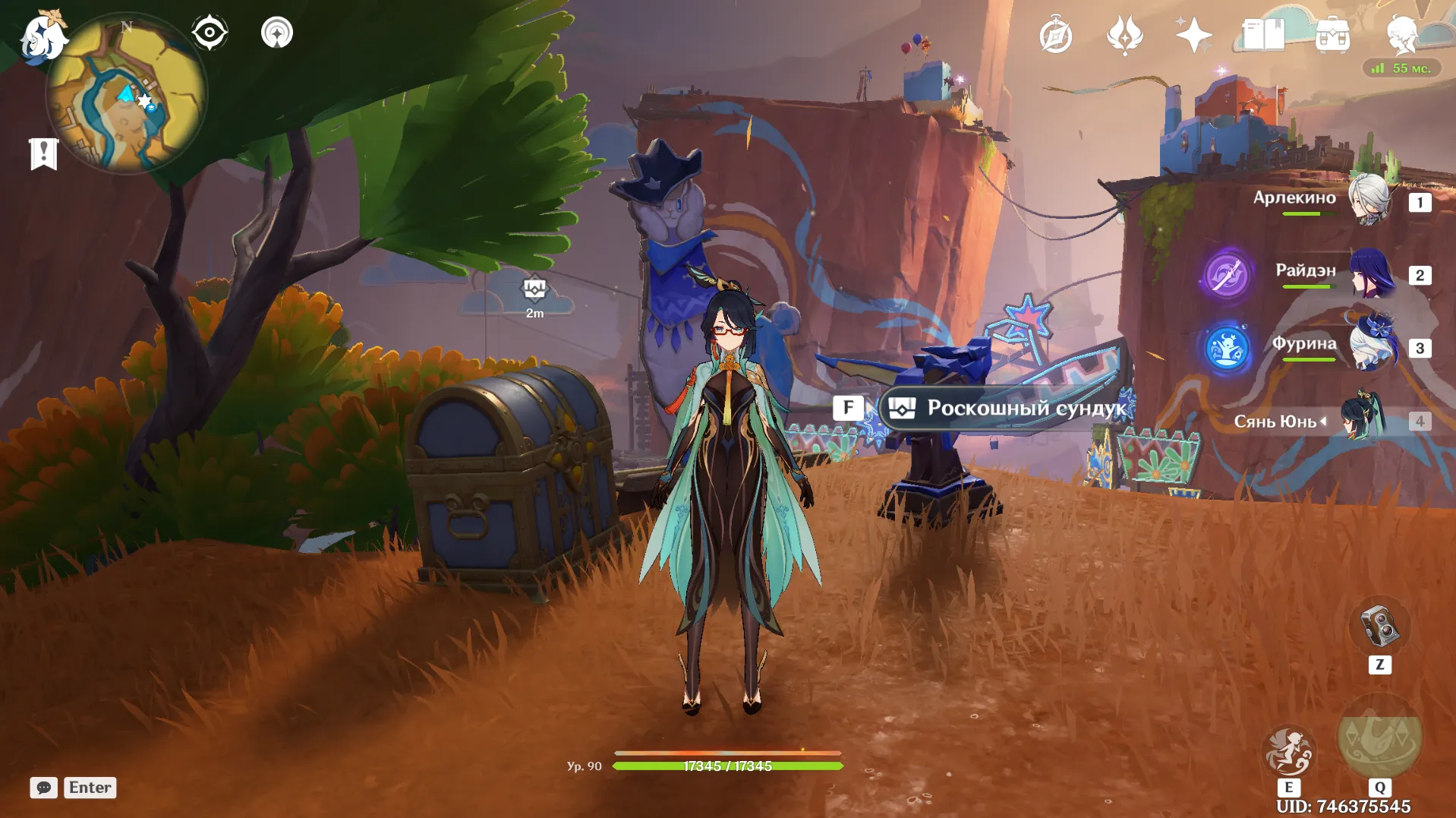Open the open-book handbook icon
Image resolution: width=1456 pixels, height=818 pixels.
1263,35
